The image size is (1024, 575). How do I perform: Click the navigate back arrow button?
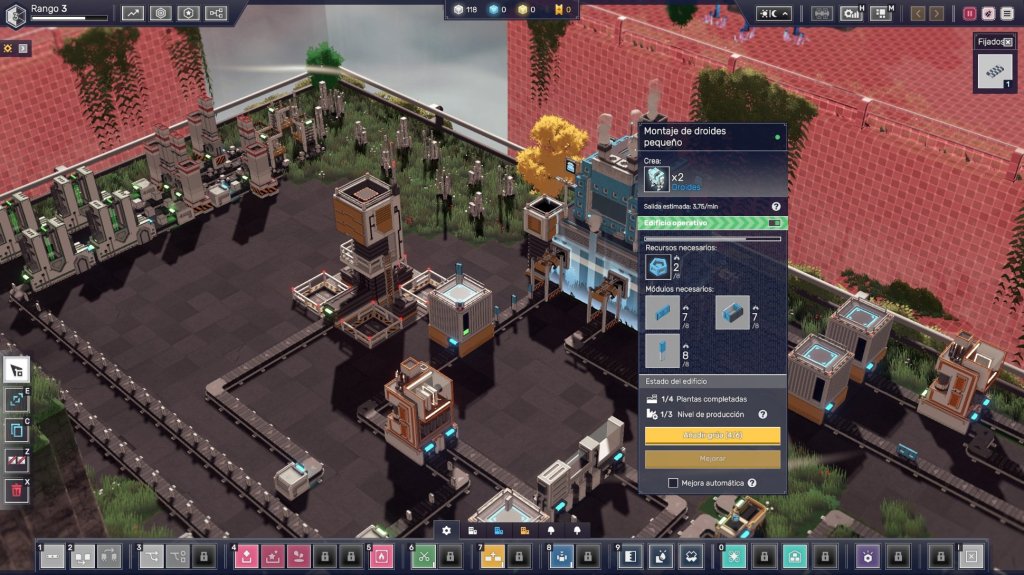tap(917, 13)
